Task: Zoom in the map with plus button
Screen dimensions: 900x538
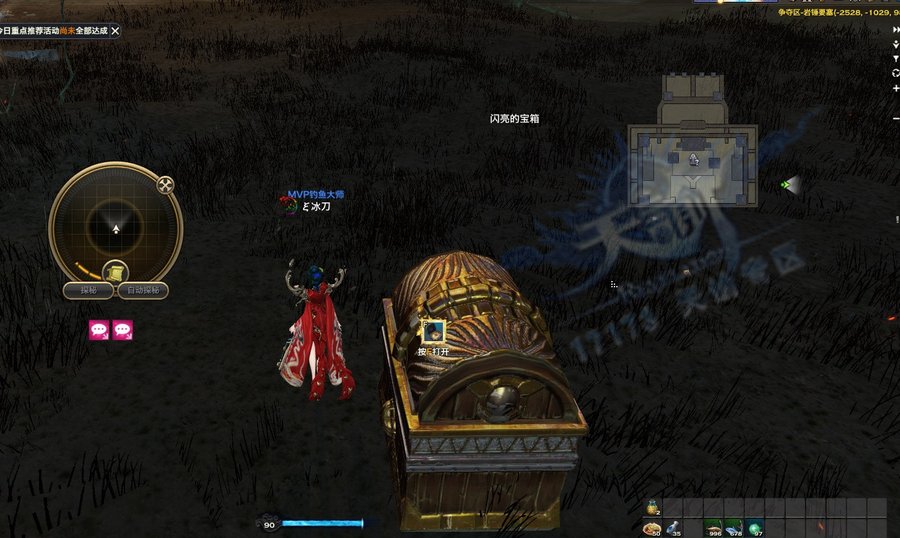Action: [895, 88]
